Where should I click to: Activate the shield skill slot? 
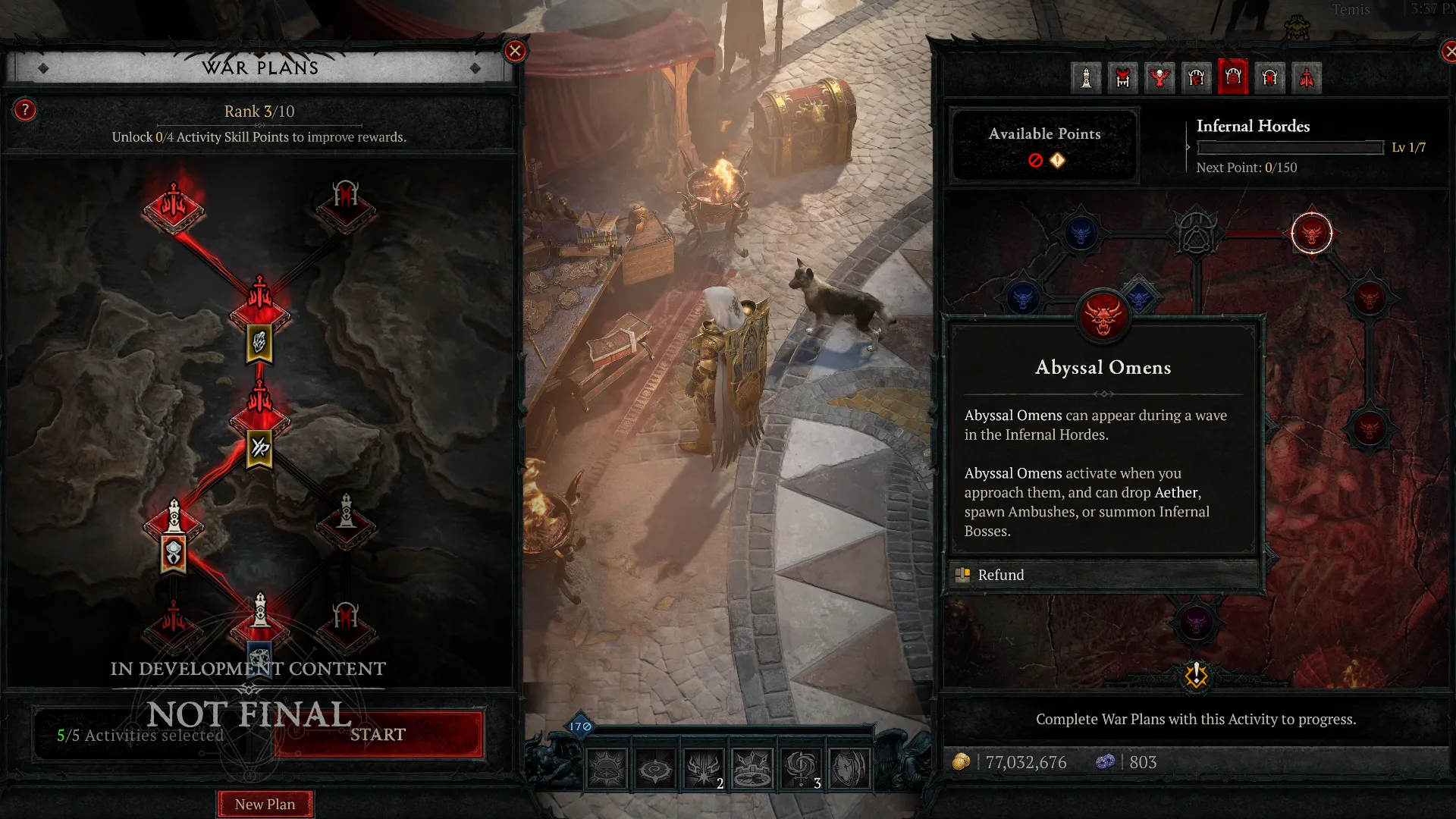coord(849,769)
